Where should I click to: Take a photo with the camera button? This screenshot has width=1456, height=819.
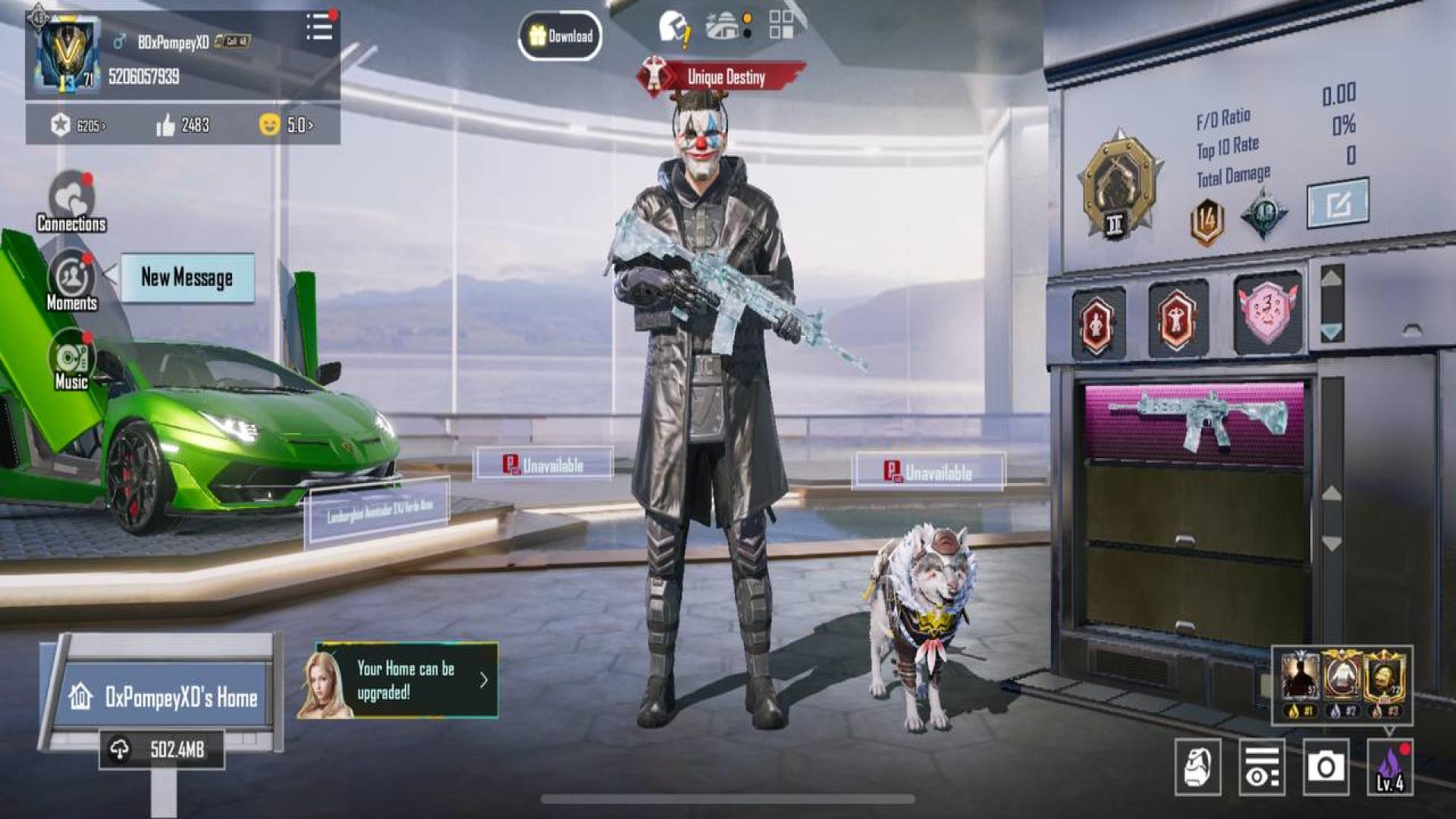click(1326, 767)
